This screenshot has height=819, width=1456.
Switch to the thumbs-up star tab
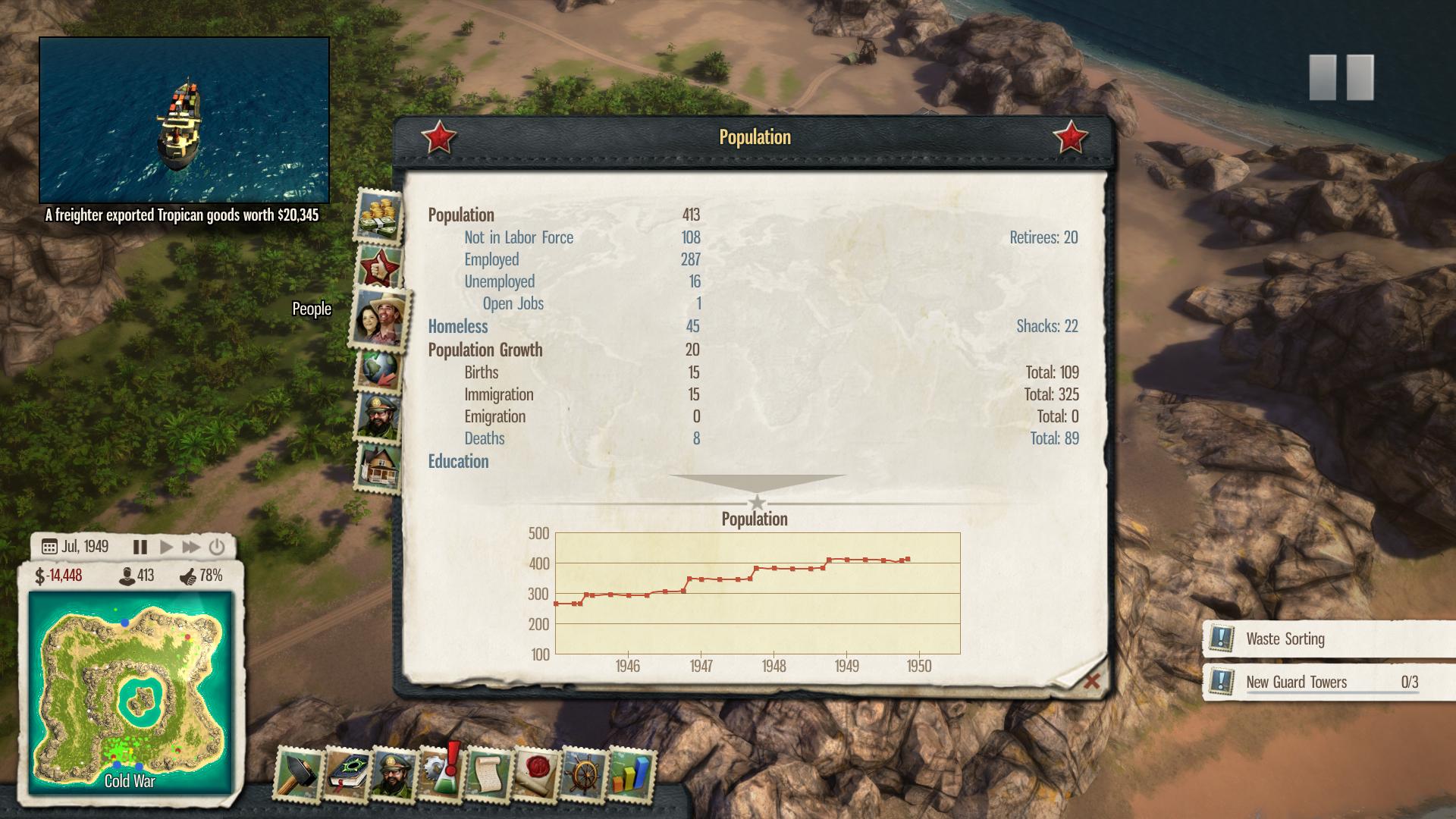378,267
